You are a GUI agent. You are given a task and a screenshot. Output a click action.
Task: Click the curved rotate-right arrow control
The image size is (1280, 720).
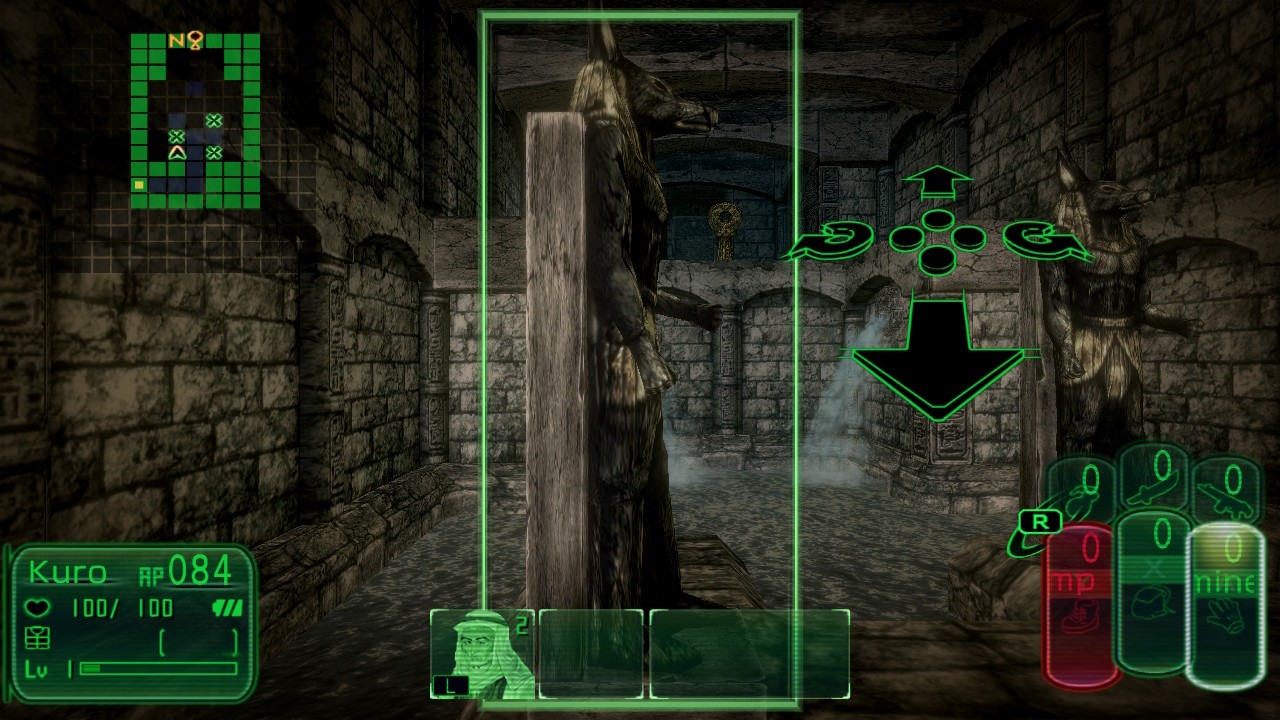pyautogui.click(x=1040, y=241)
